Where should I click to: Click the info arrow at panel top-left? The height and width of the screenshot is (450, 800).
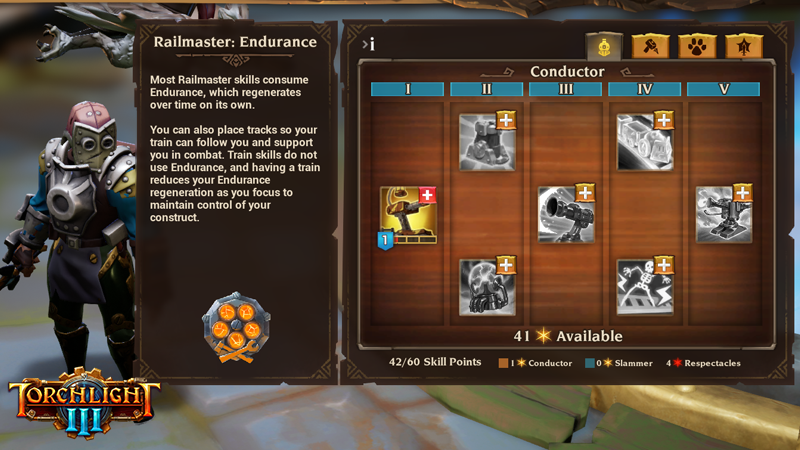[x=367, y=44]
